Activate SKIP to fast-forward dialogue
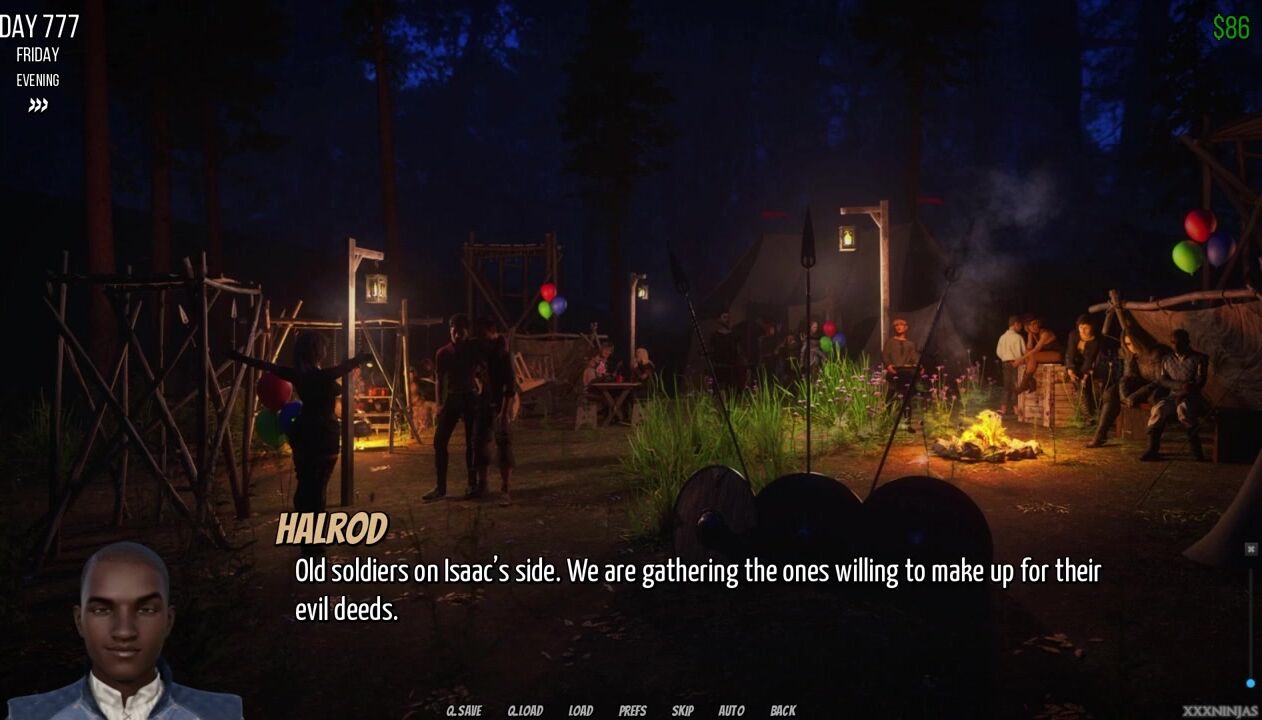1262x720 pixels. (683, 711)
